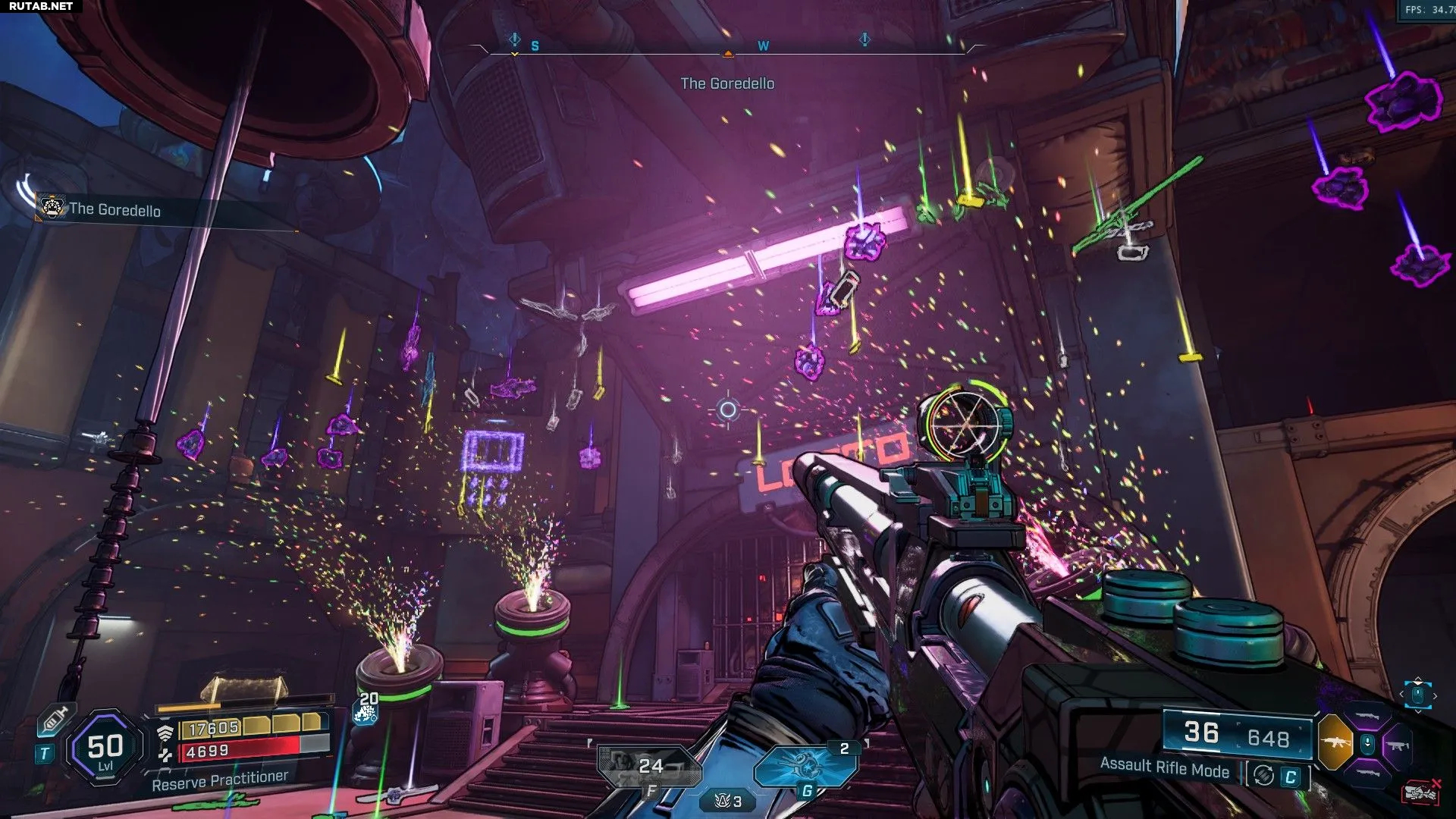
Task: Click the RUTAB.NET watermark
Action: pyautogui.click(x=41, y=6)
